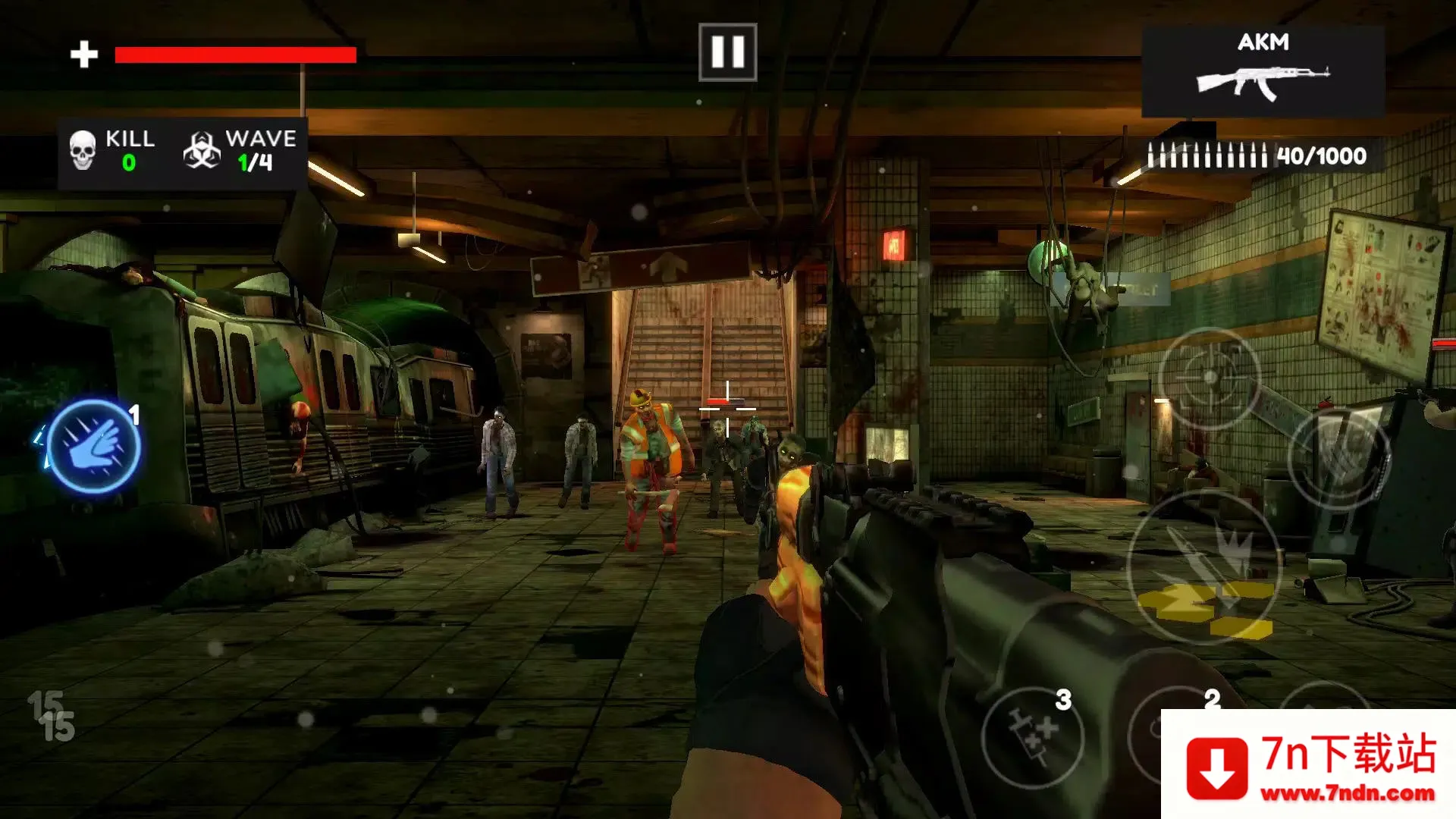The width and height of the screenshot is (1456, 819).
Task: Use the syringe medkit button
Action: [x=1032, y=736]
